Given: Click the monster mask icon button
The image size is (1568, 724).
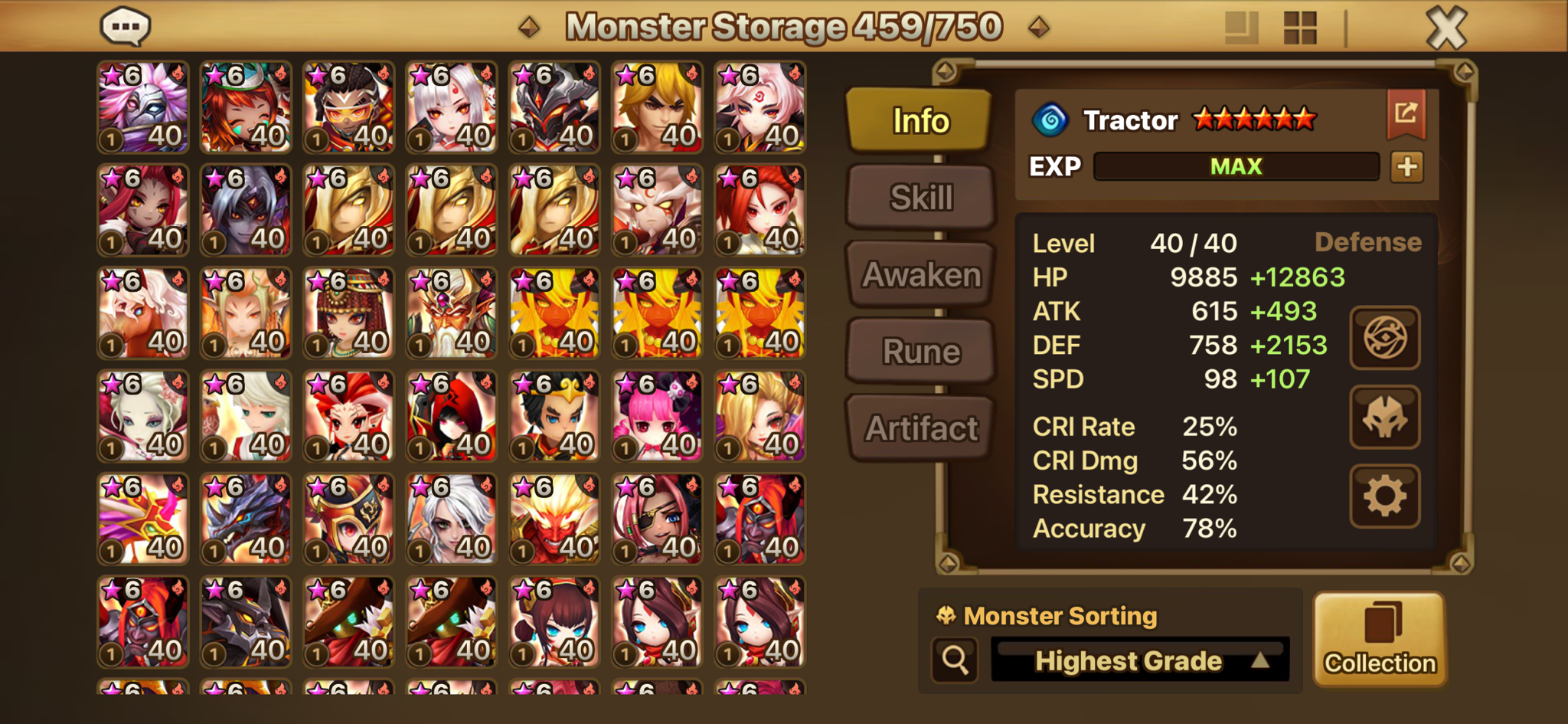Looking at the screenshot, I should click(1384, 418).
